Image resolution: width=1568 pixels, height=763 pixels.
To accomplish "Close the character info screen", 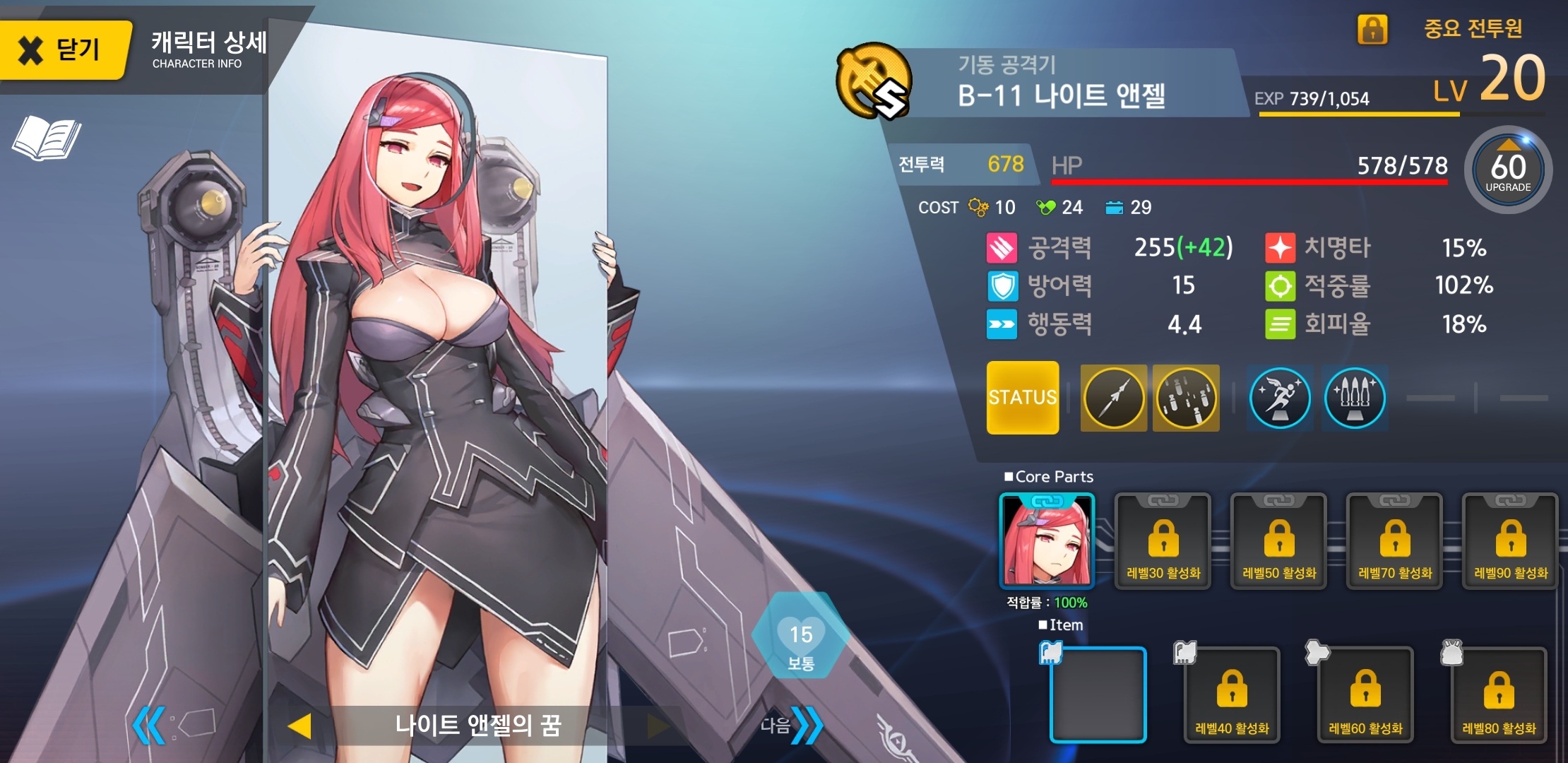I will tap(62, 49).
